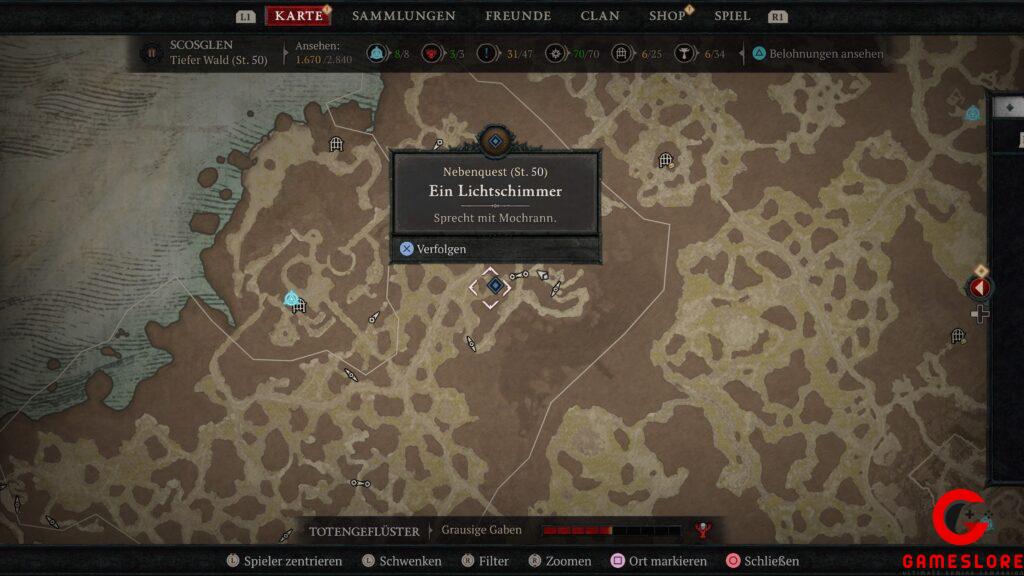The height and width of the screenshot is (576, 1024).
Task: Open the Sammlungen tab
Action: pyautogui.click(x=403, y=16)
